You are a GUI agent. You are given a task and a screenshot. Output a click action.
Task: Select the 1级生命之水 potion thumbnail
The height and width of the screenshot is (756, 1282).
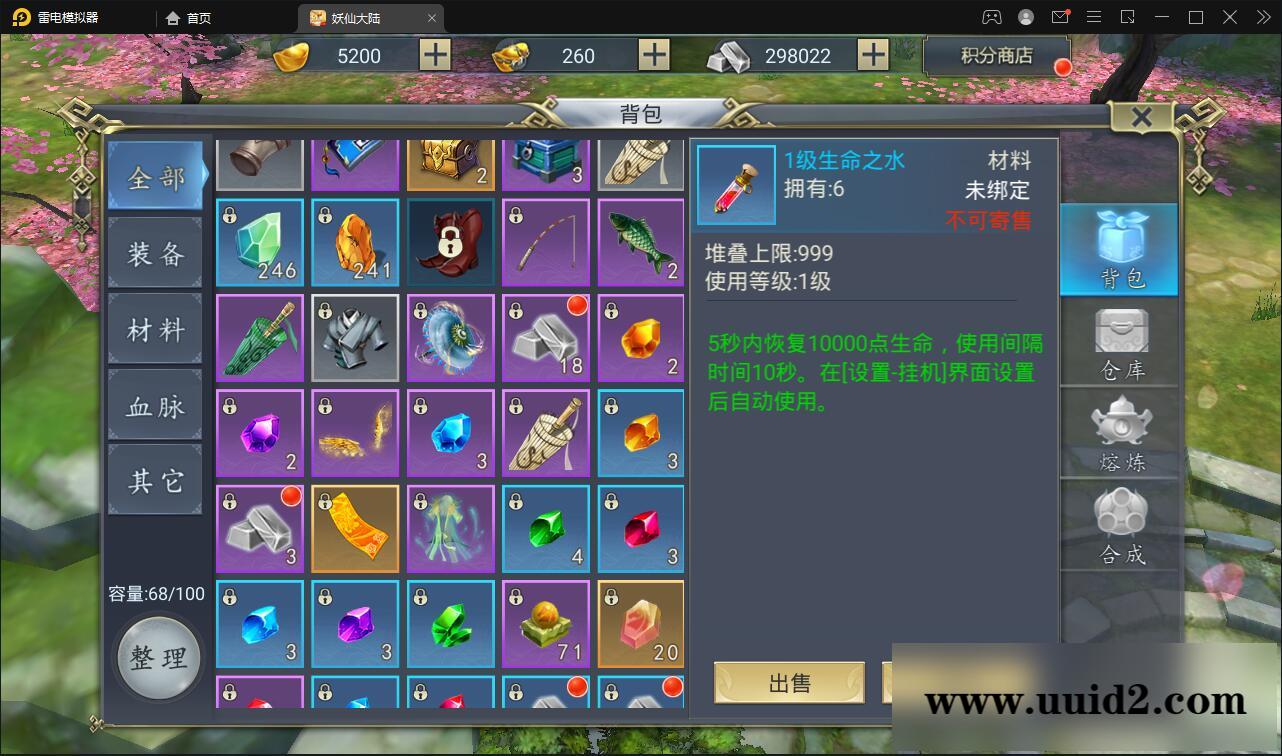tap(736, 186)
